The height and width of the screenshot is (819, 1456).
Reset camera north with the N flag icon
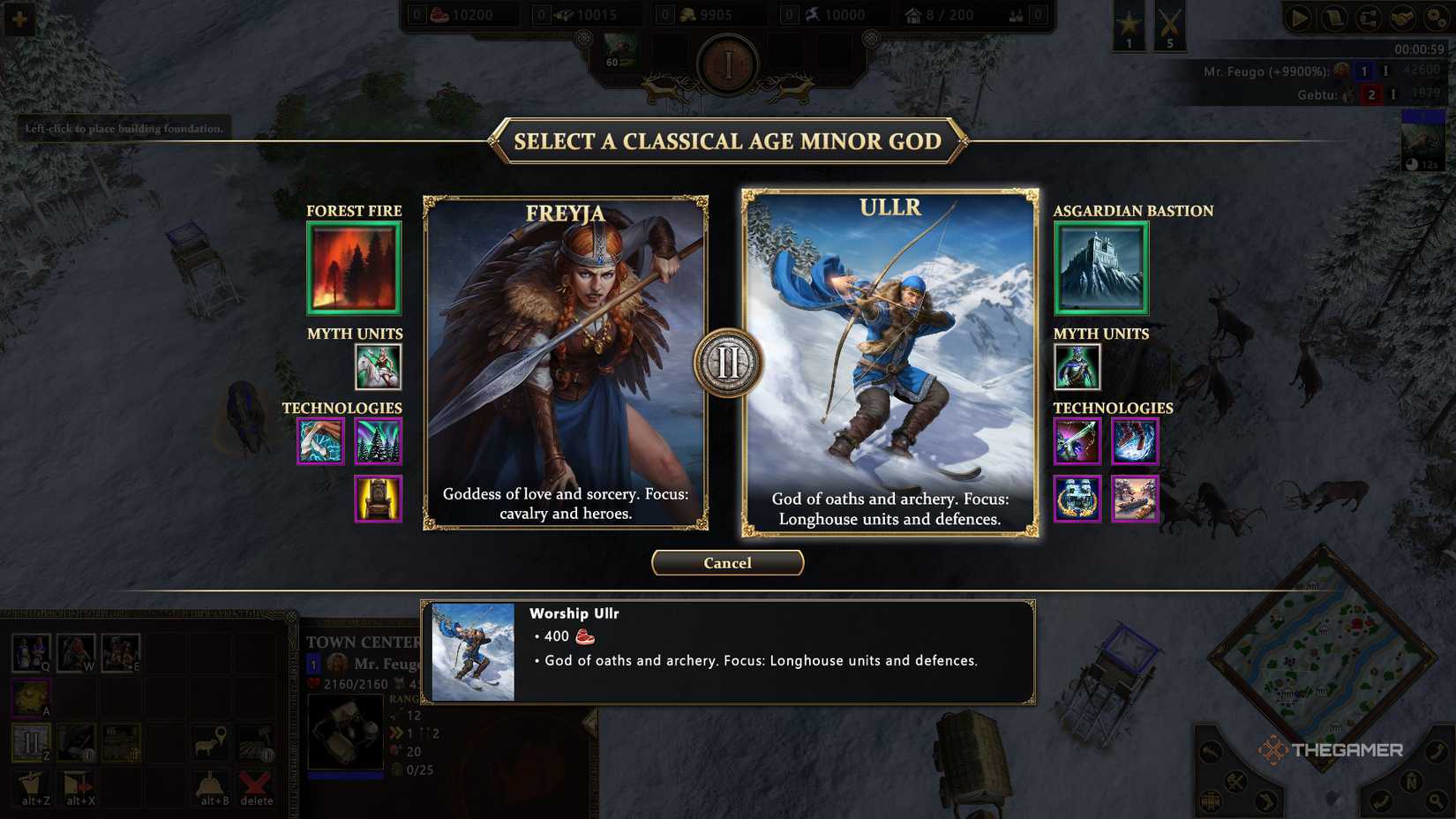click(x=1413, y=782)
